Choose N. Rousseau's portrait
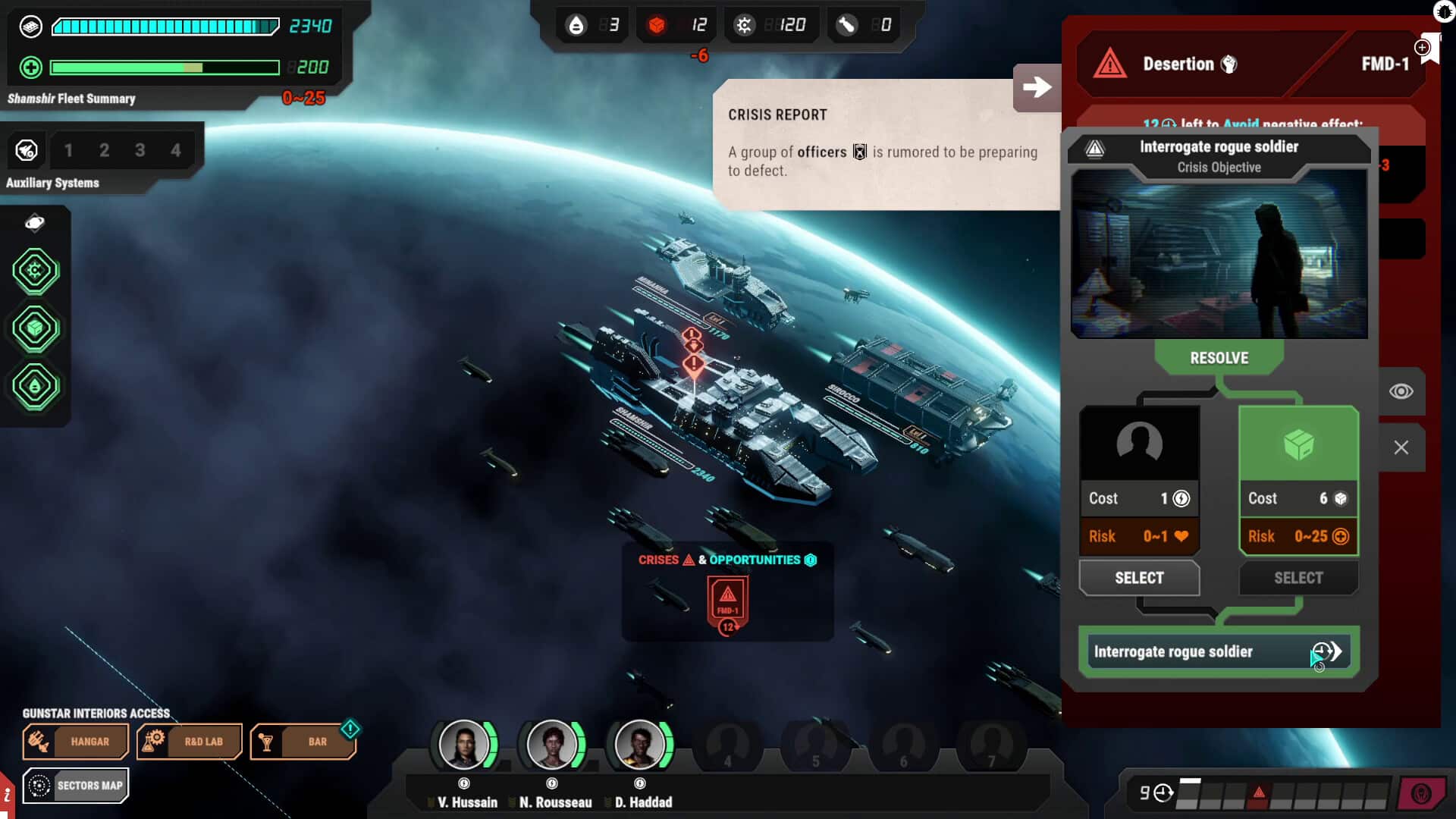1456x819 pixels. [x=552, y=745]
